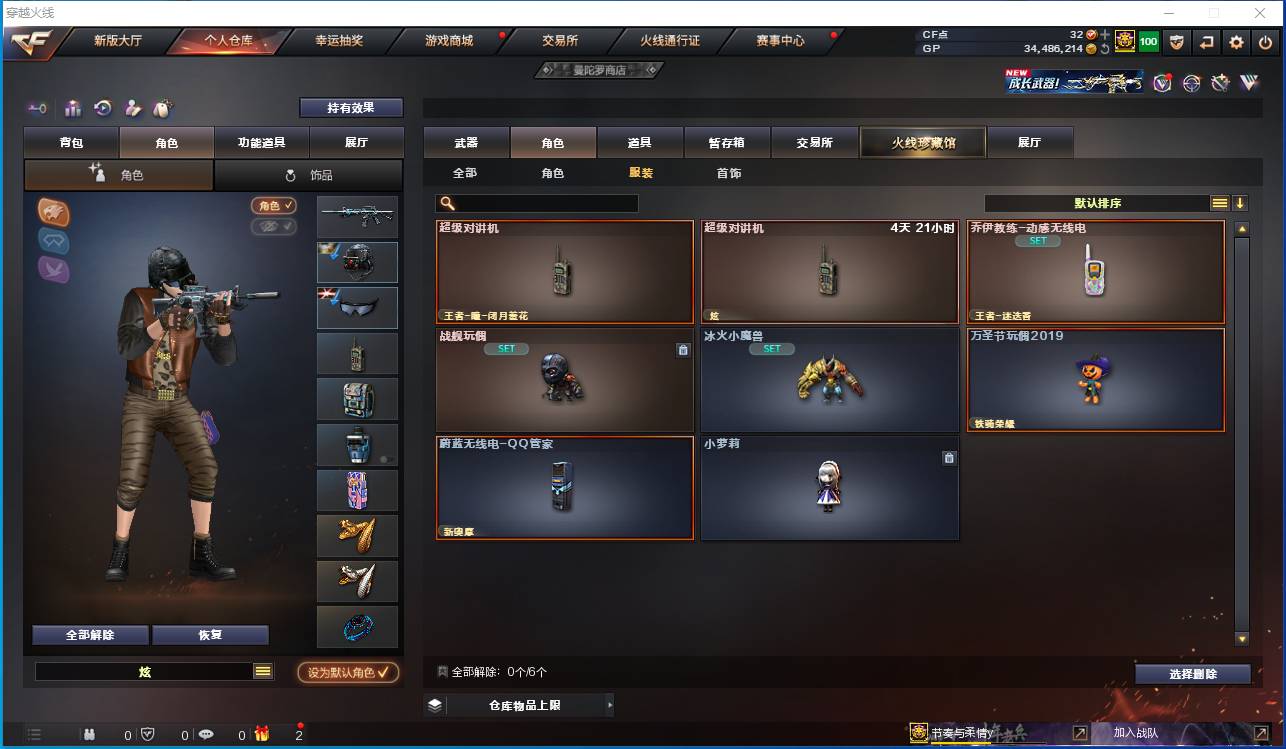Viewport: 1286px width, 749px height.
Task: Click the 选择删除 button
Action: pos(1192,673)
